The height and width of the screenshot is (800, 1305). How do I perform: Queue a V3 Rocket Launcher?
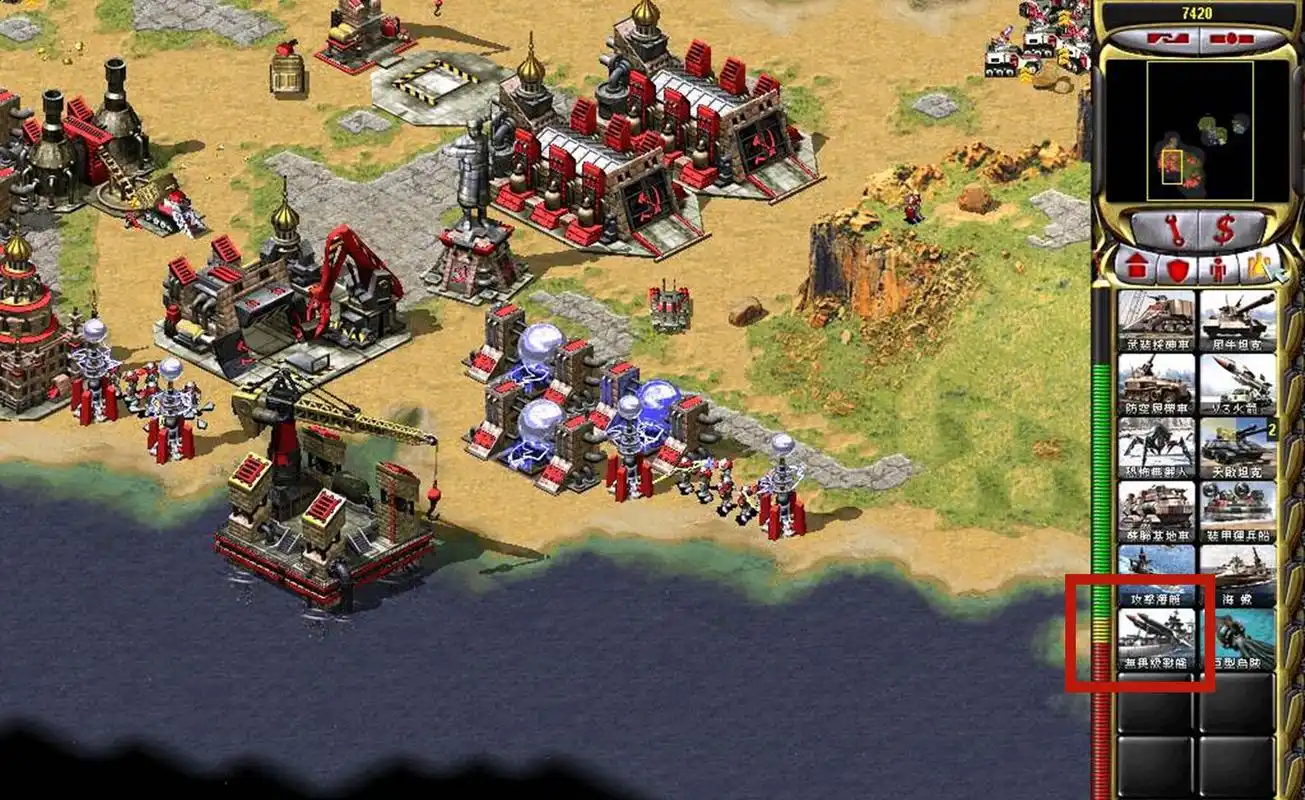click(1238, 384)
